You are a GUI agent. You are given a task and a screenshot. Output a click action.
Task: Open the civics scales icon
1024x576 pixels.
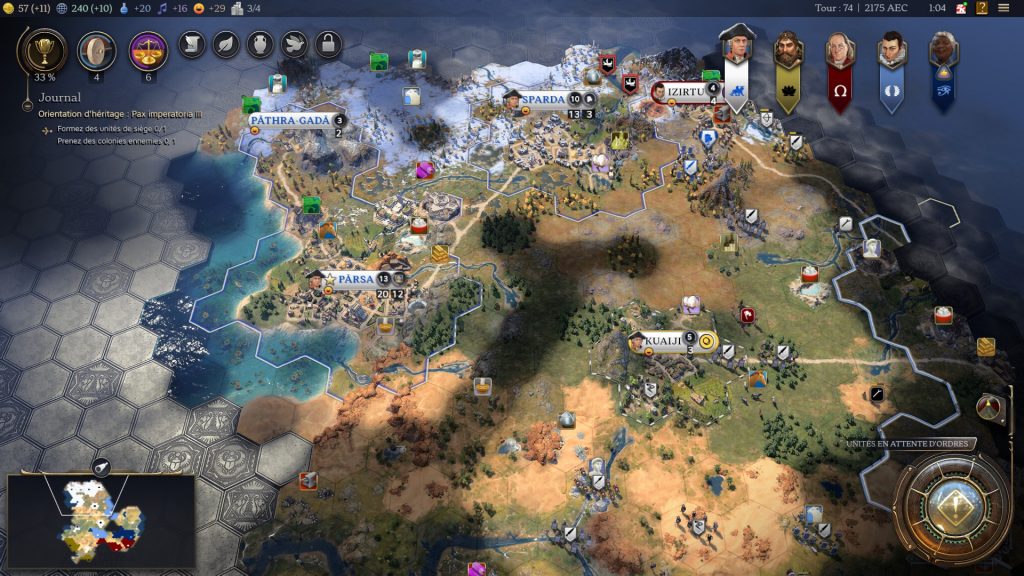(x=149, y=50)
